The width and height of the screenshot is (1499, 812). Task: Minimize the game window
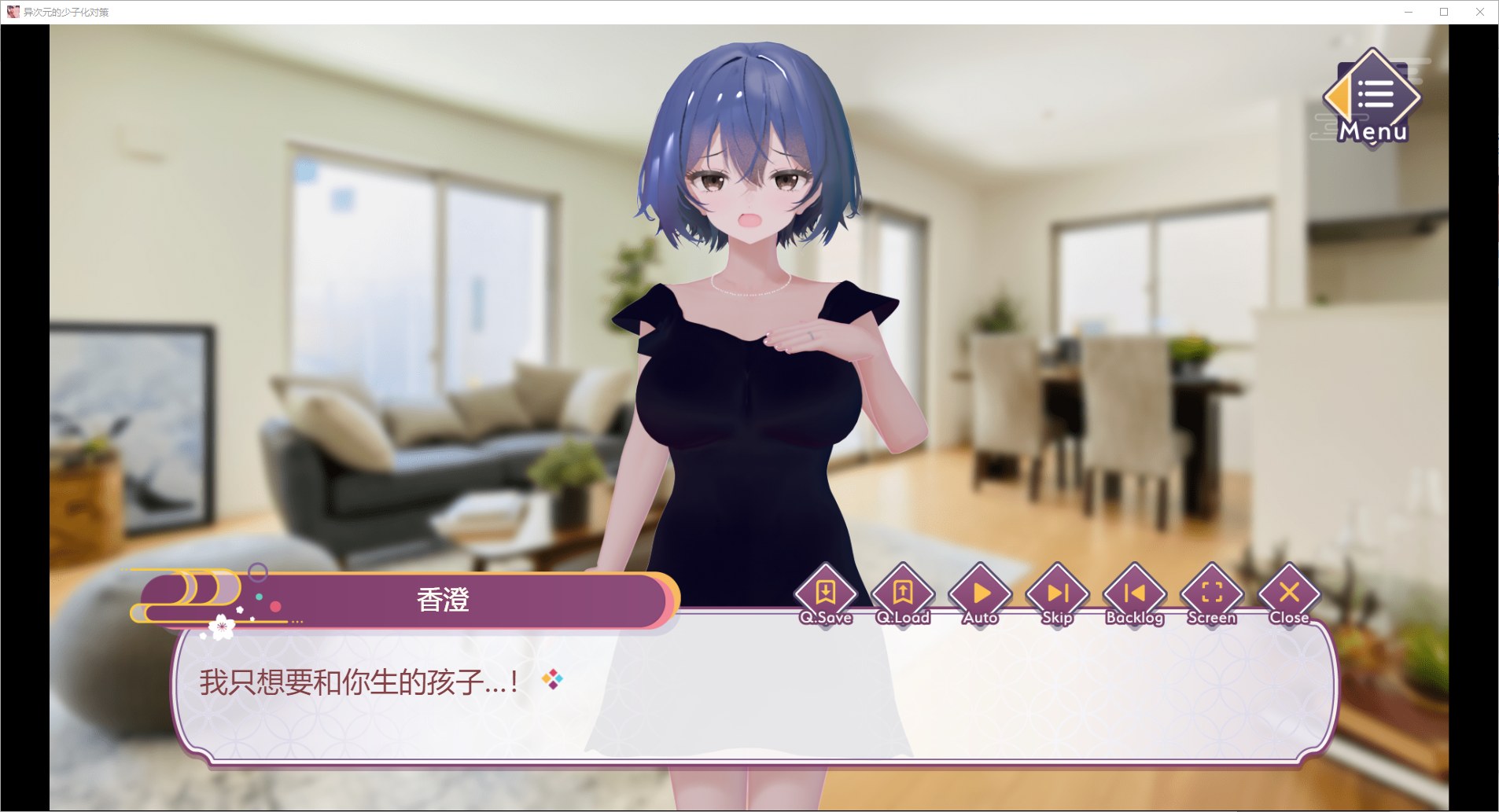pos(1408,12)
